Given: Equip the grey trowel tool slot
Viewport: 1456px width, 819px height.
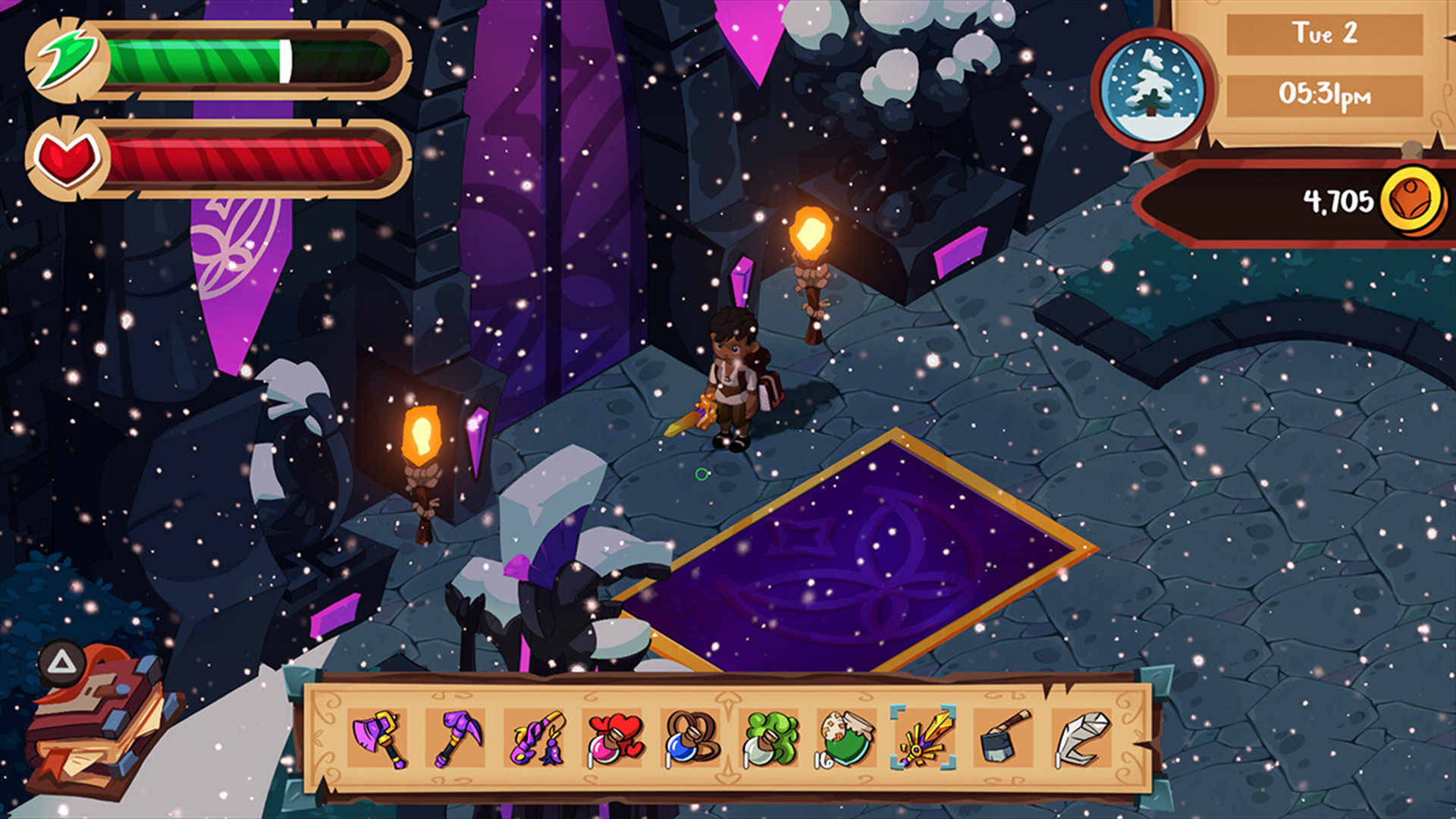Looking at the screenshot, I should (x=1004, y=738).
